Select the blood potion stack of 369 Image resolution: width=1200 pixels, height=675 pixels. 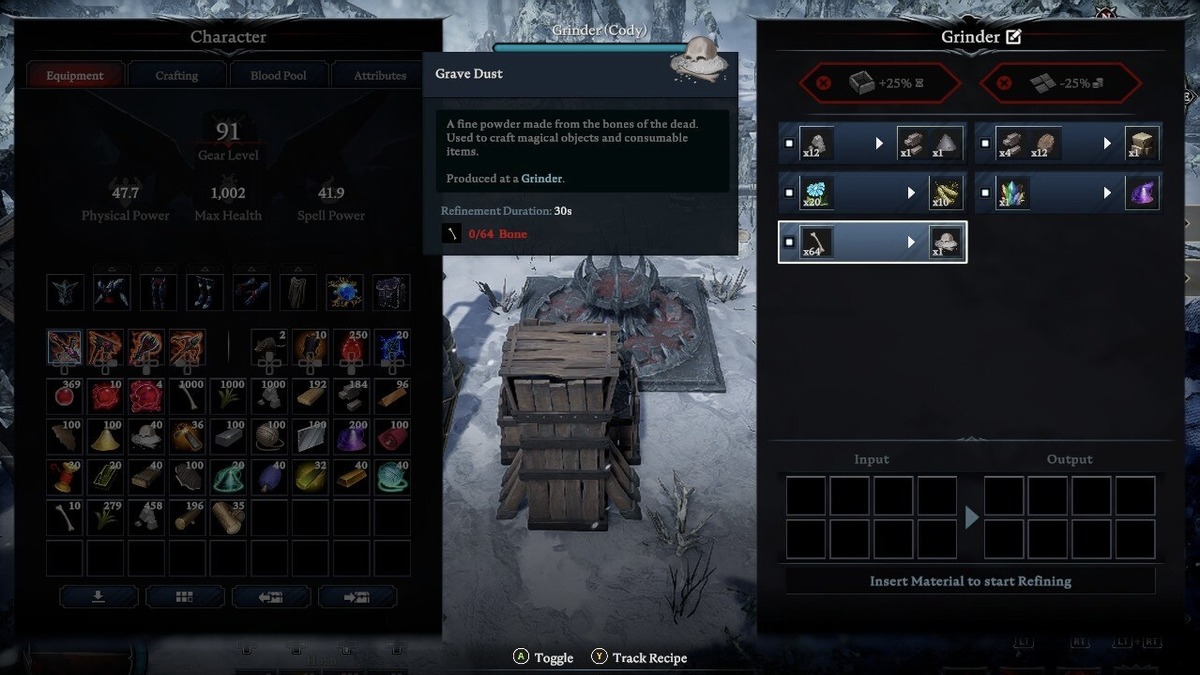point(66,395)
